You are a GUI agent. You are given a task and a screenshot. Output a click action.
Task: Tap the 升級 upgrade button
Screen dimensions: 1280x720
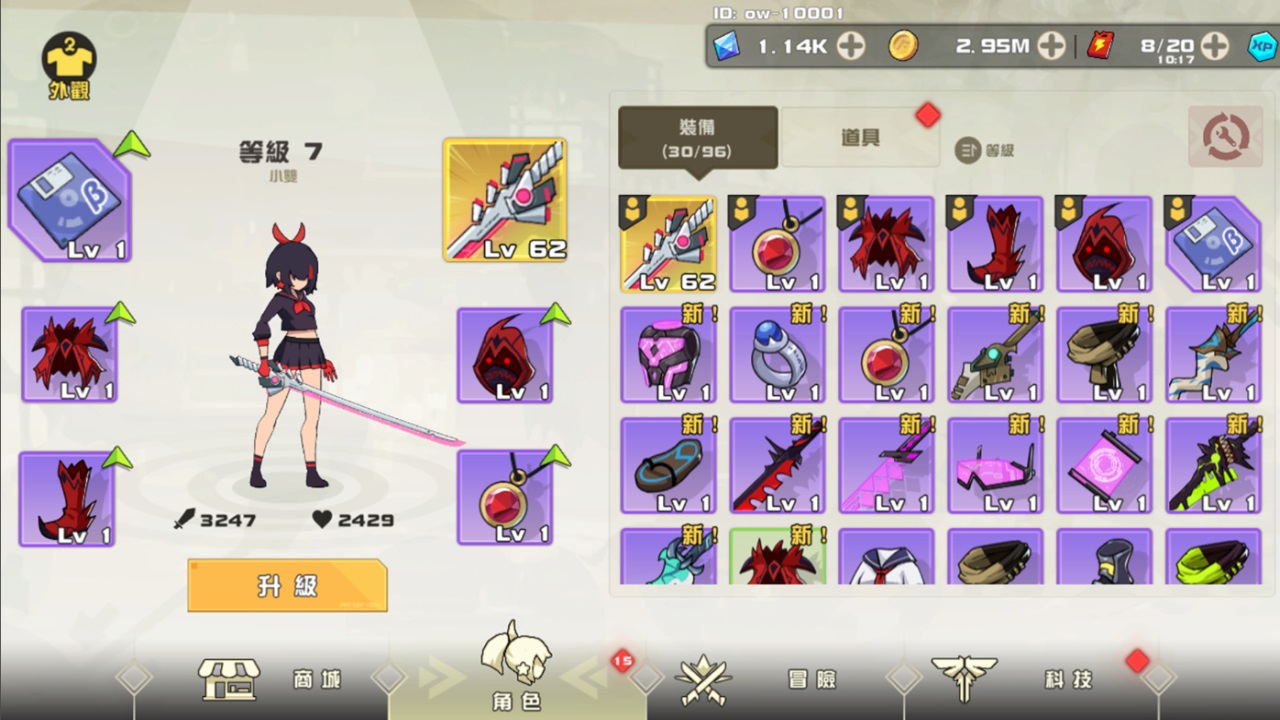pyautogui.click(x=287, y=586)
